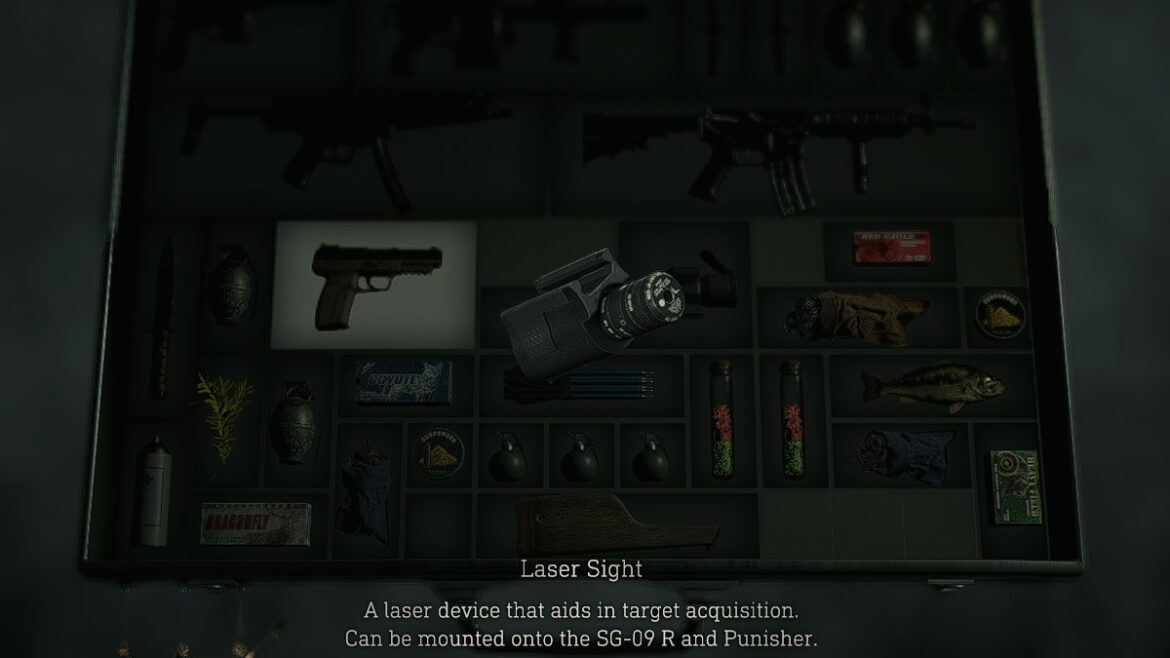Select the combat knife

162,318
